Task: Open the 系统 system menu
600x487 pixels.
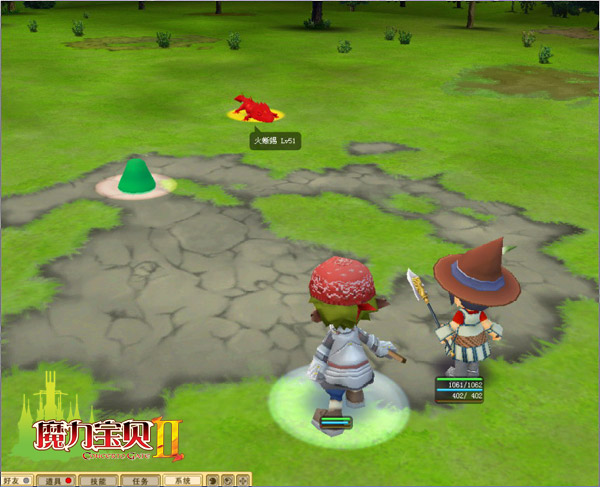Action: click(x=183, y=481)
